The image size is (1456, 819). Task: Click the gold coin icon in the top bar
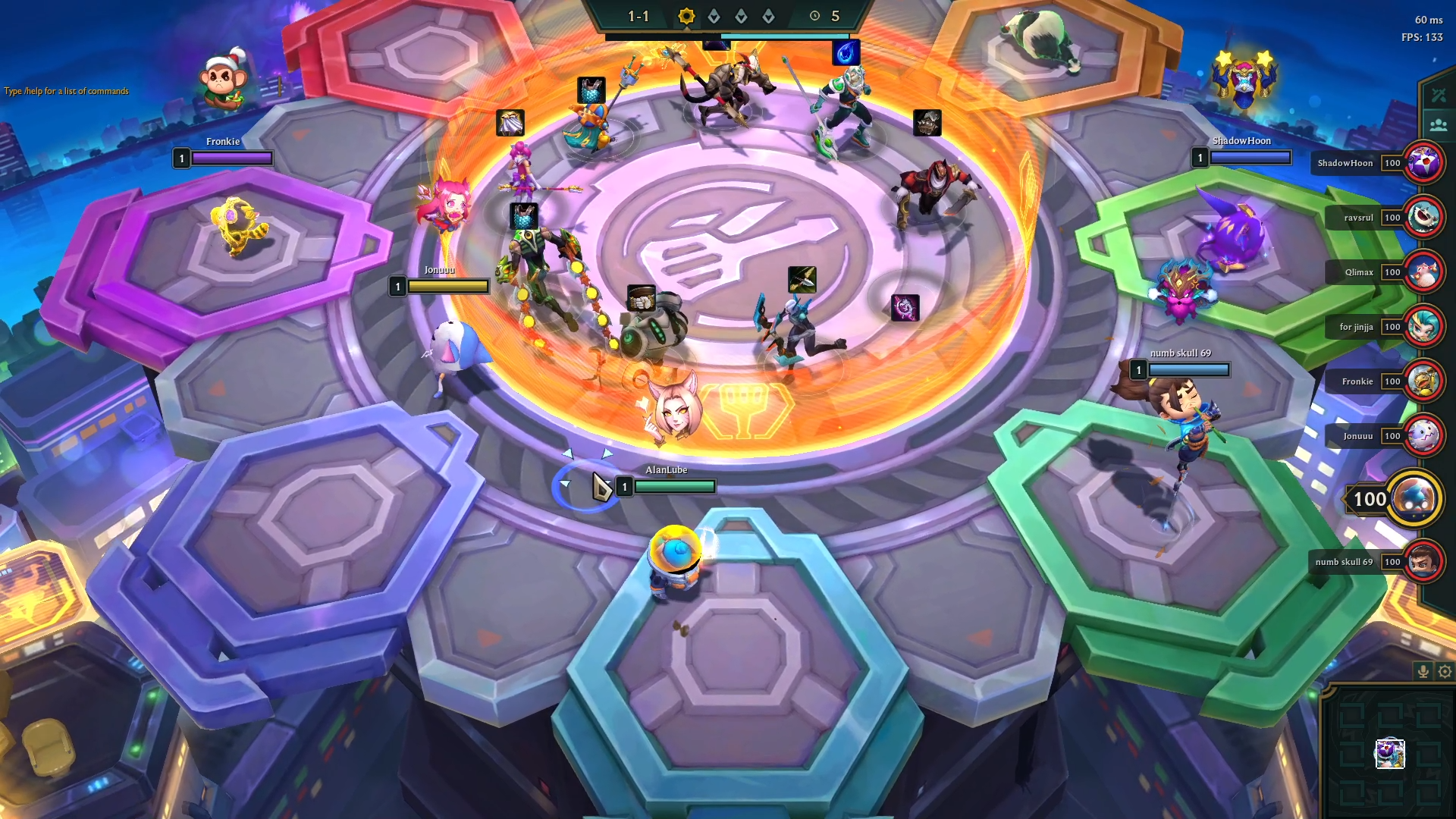[686, 16]
